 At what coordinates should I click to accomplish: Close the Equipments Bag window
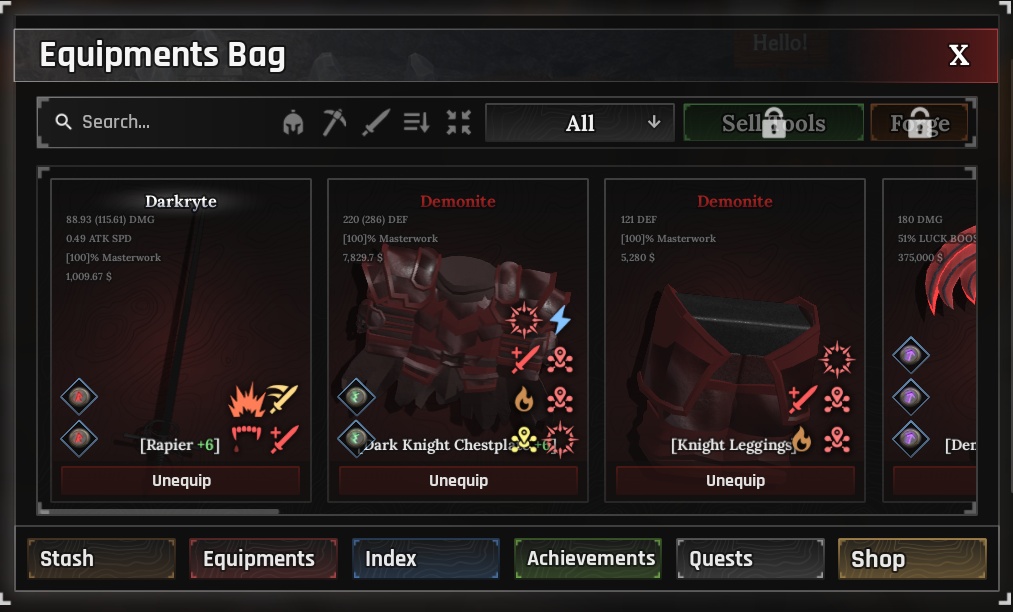point(958,55)
